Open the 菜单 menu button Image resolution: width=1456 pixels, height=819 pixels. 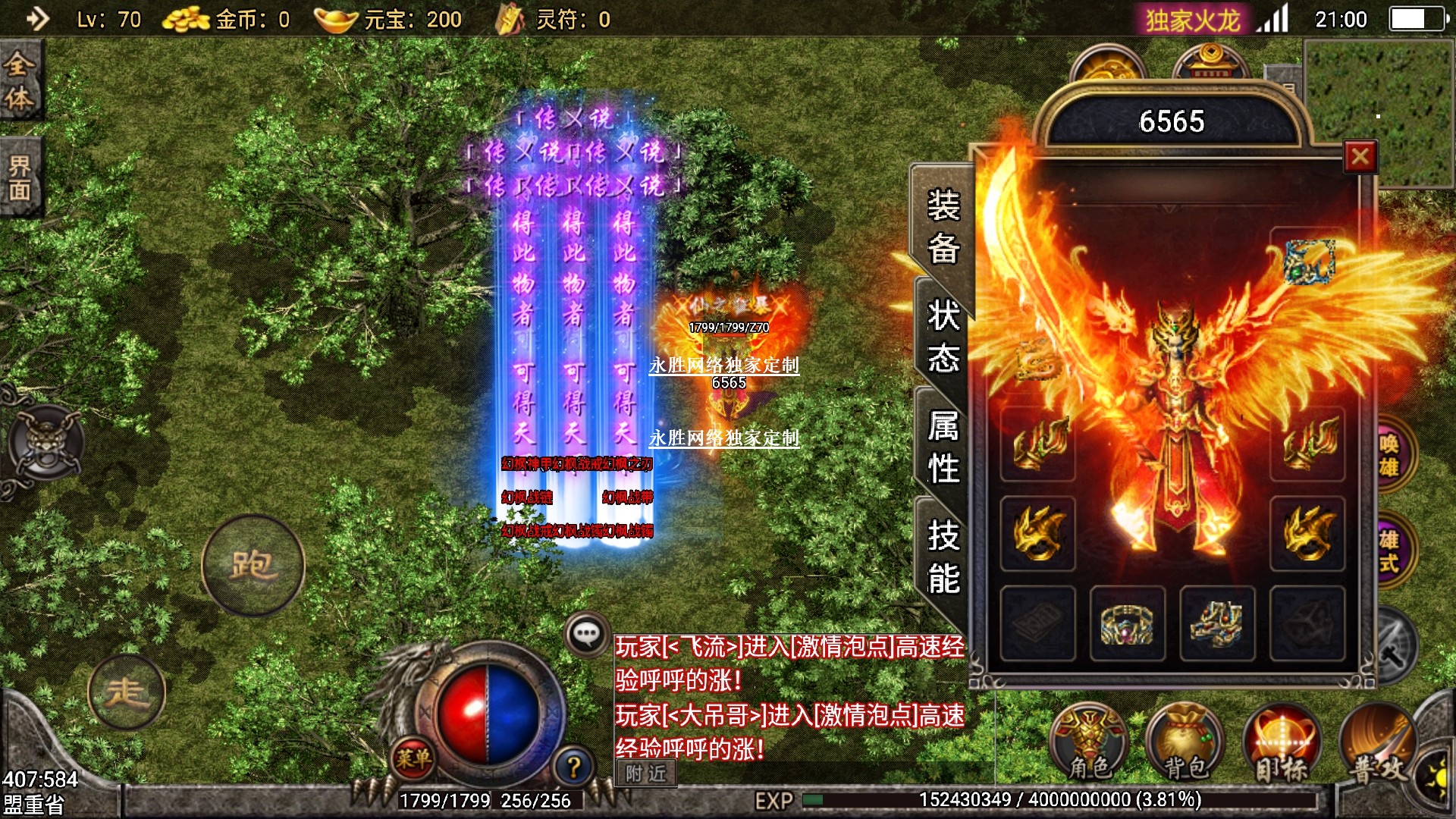(x=413, y=757)
